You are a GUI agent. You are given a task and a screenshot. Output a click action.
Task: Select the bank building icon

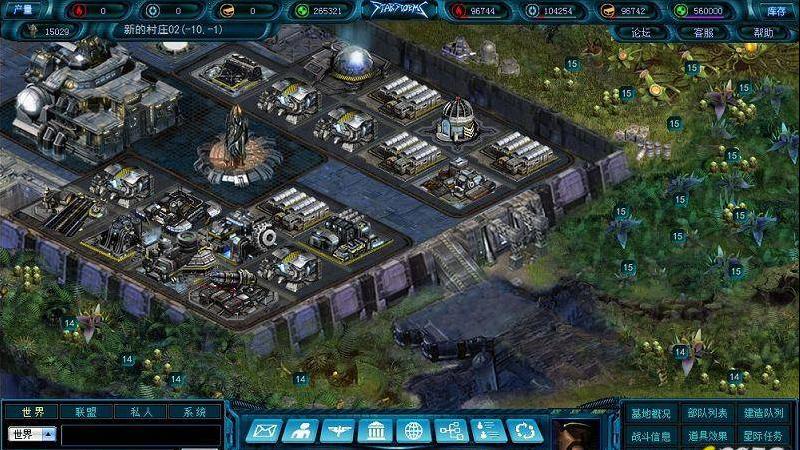(x=375, y=431)
